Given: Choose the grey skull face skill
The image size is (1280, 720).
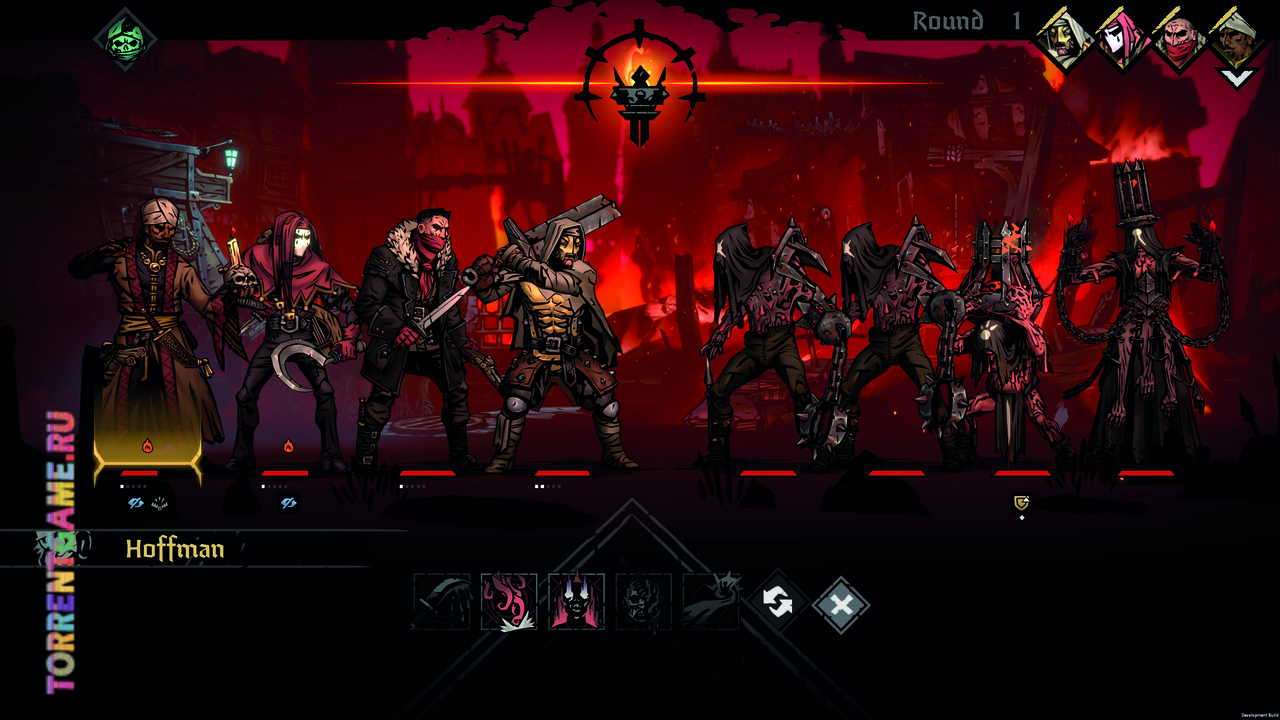Looking at the screenshot, I should (643, 602).
